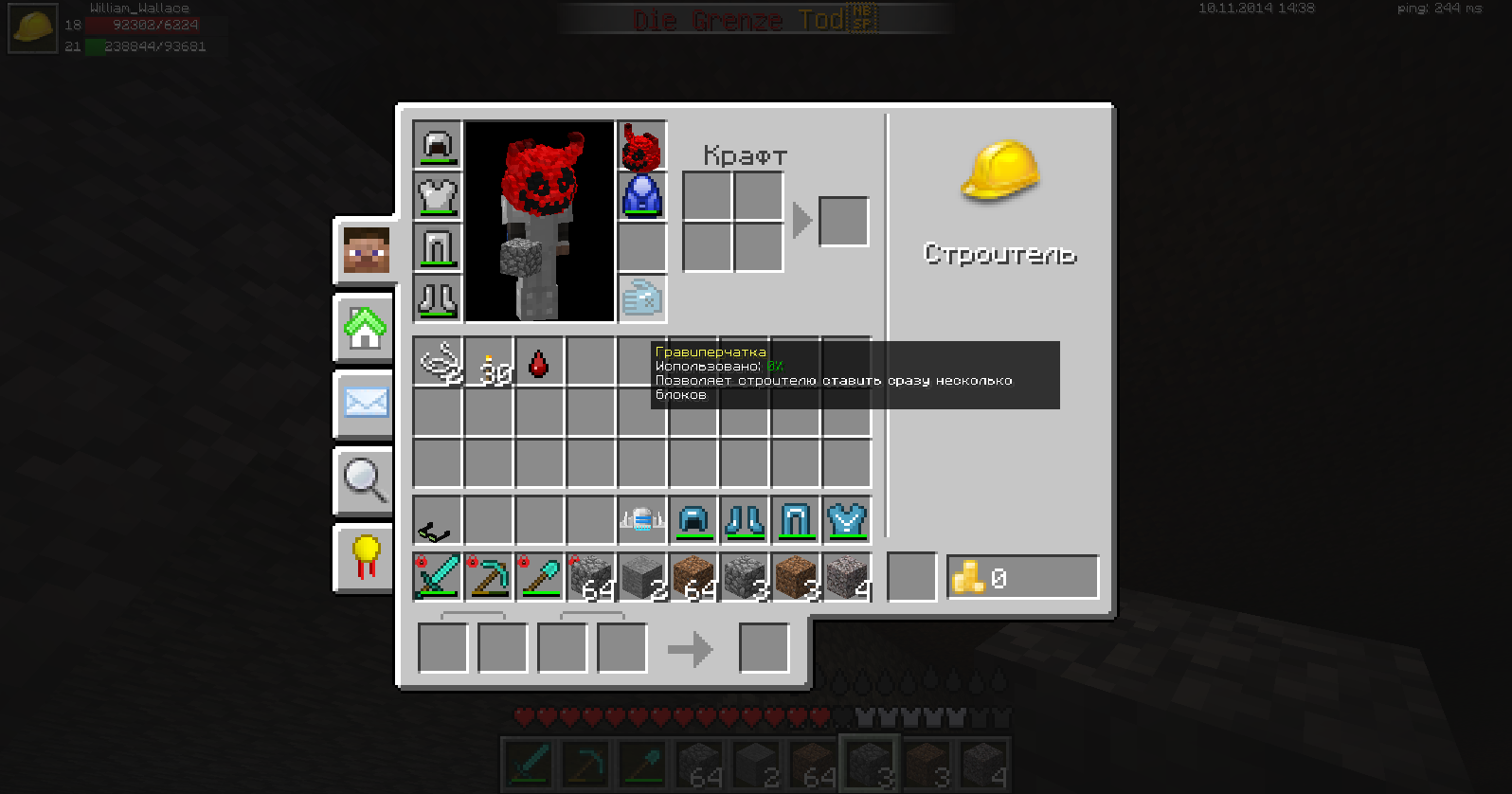The image size is (1512, 794).
Task: Select the diamond chestplate in inventory
Action: tap(847, 521)
